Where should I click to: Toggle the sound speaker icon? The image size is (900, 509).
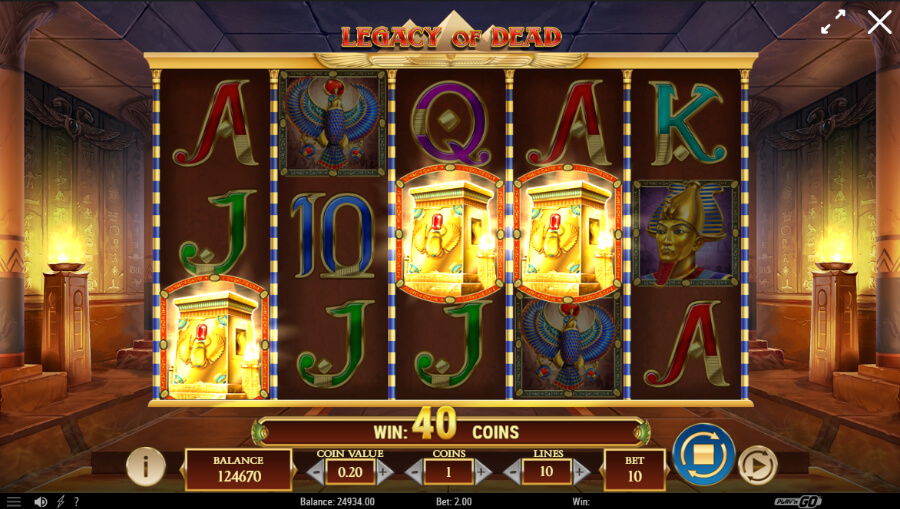41,501
